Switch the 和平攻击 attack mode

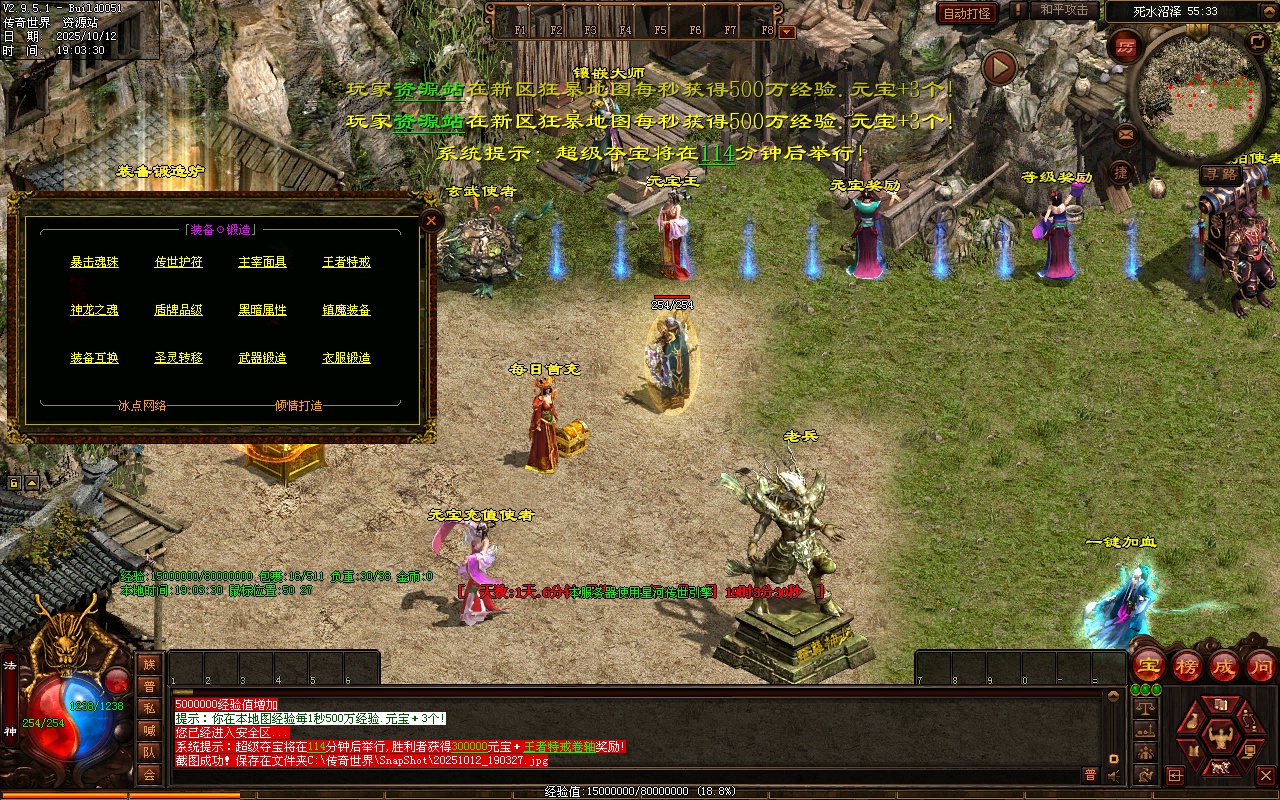(x=1063, y=11)
